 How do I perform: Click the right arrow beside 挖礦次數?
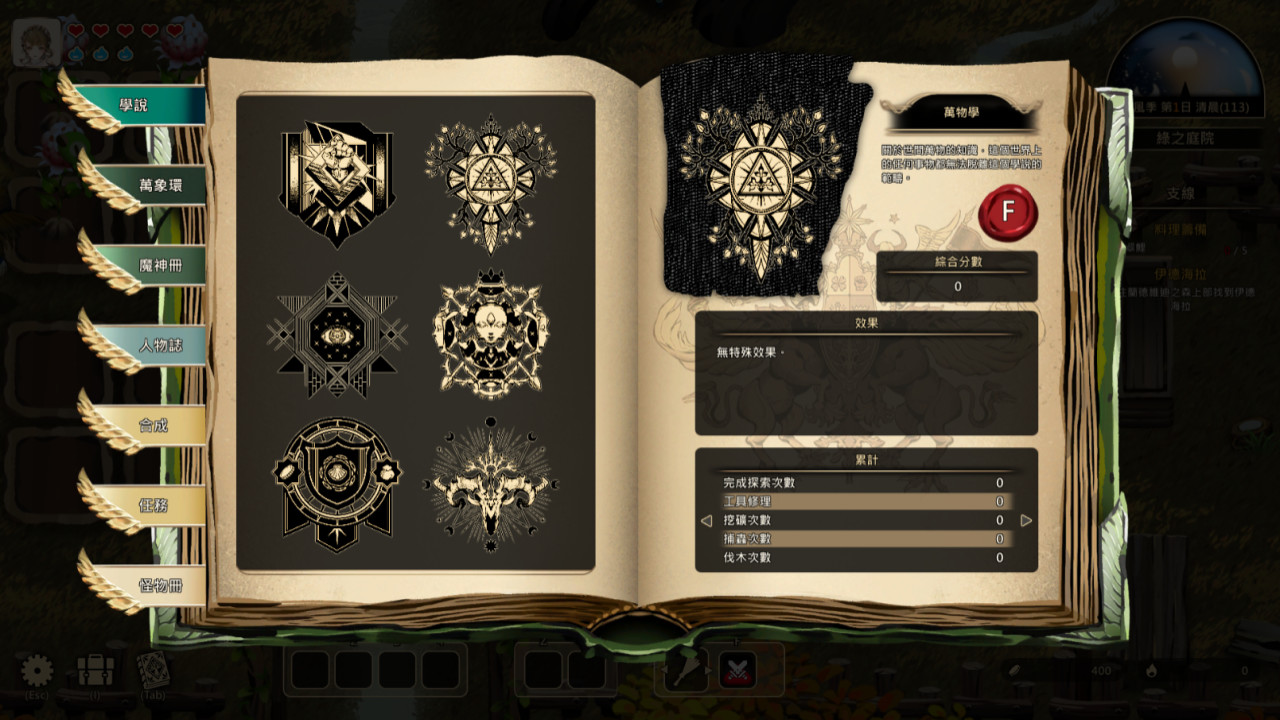click(x=1025, y=520)
